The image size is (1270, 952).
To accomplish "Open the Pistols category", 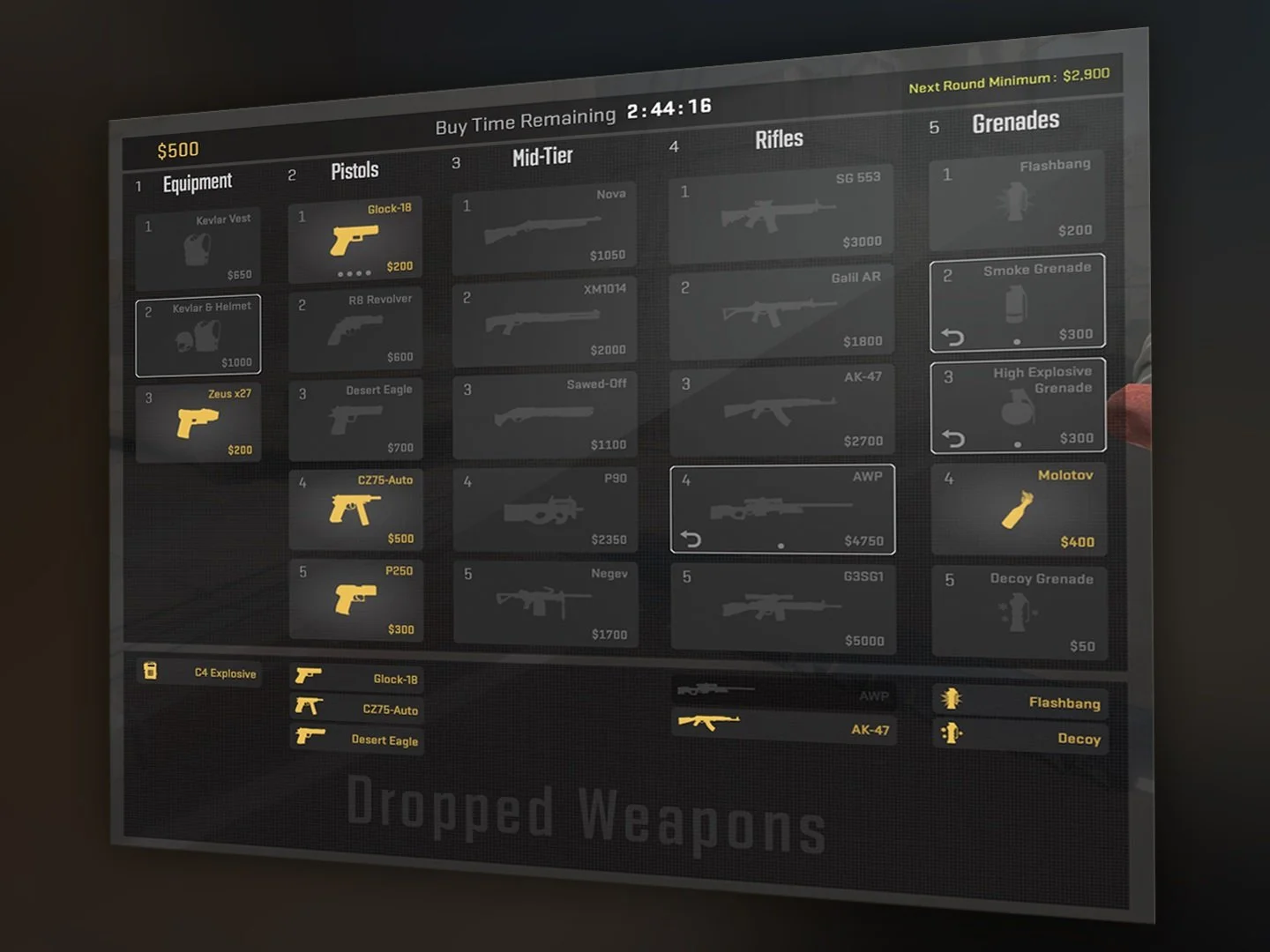I will click(x=354, y=169).
